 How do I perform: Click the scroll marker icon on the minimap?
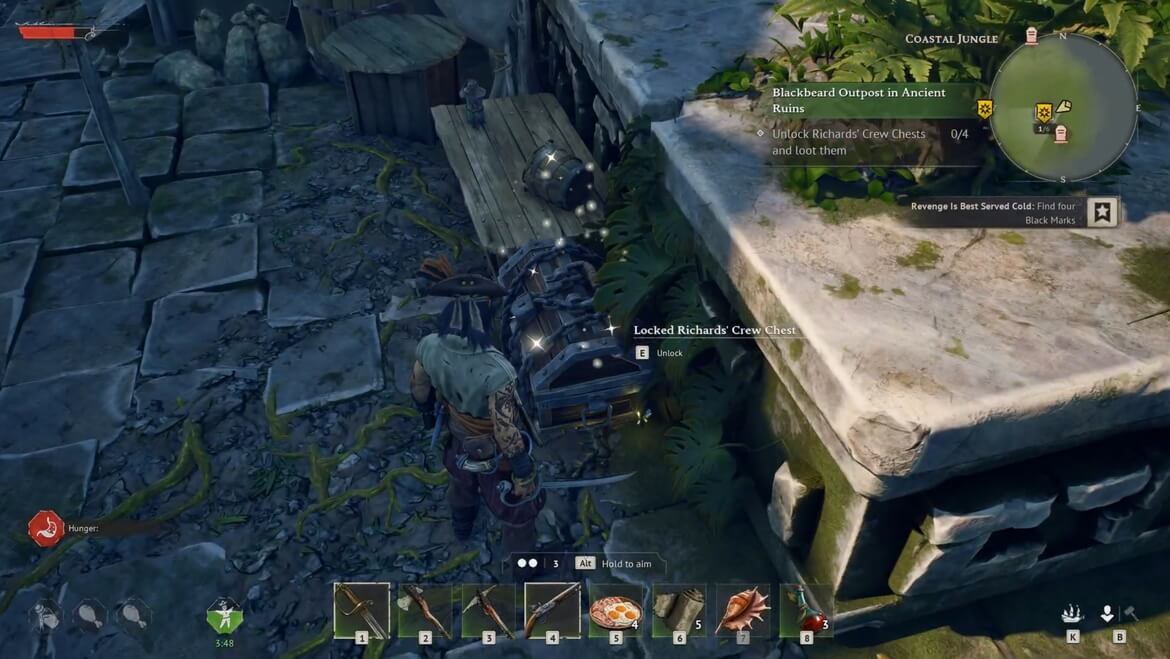point(1063,106)
